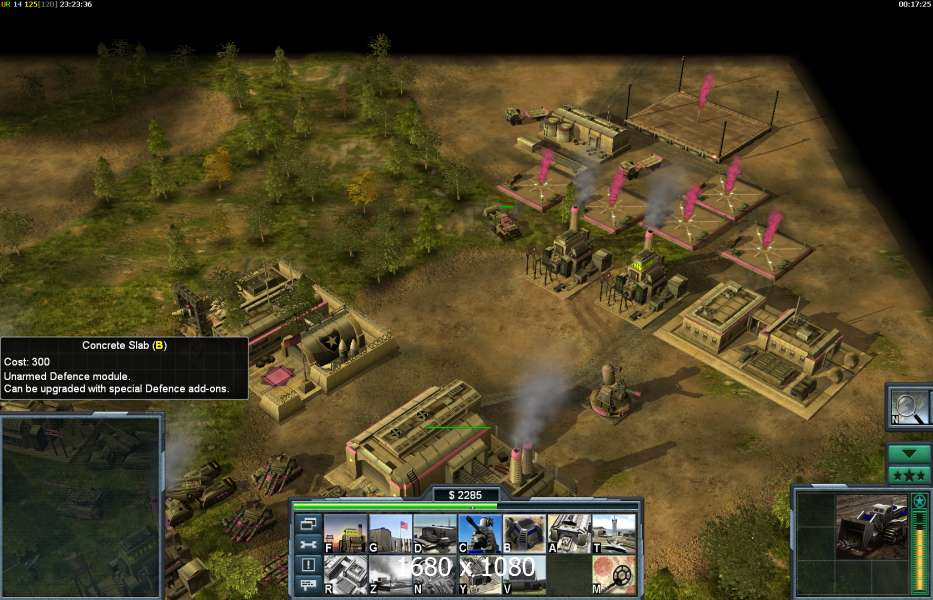This screenshot has height=600, width=933.
Task: Select the Concrete Slab build icon (B)
Action: tap(524, 533)
